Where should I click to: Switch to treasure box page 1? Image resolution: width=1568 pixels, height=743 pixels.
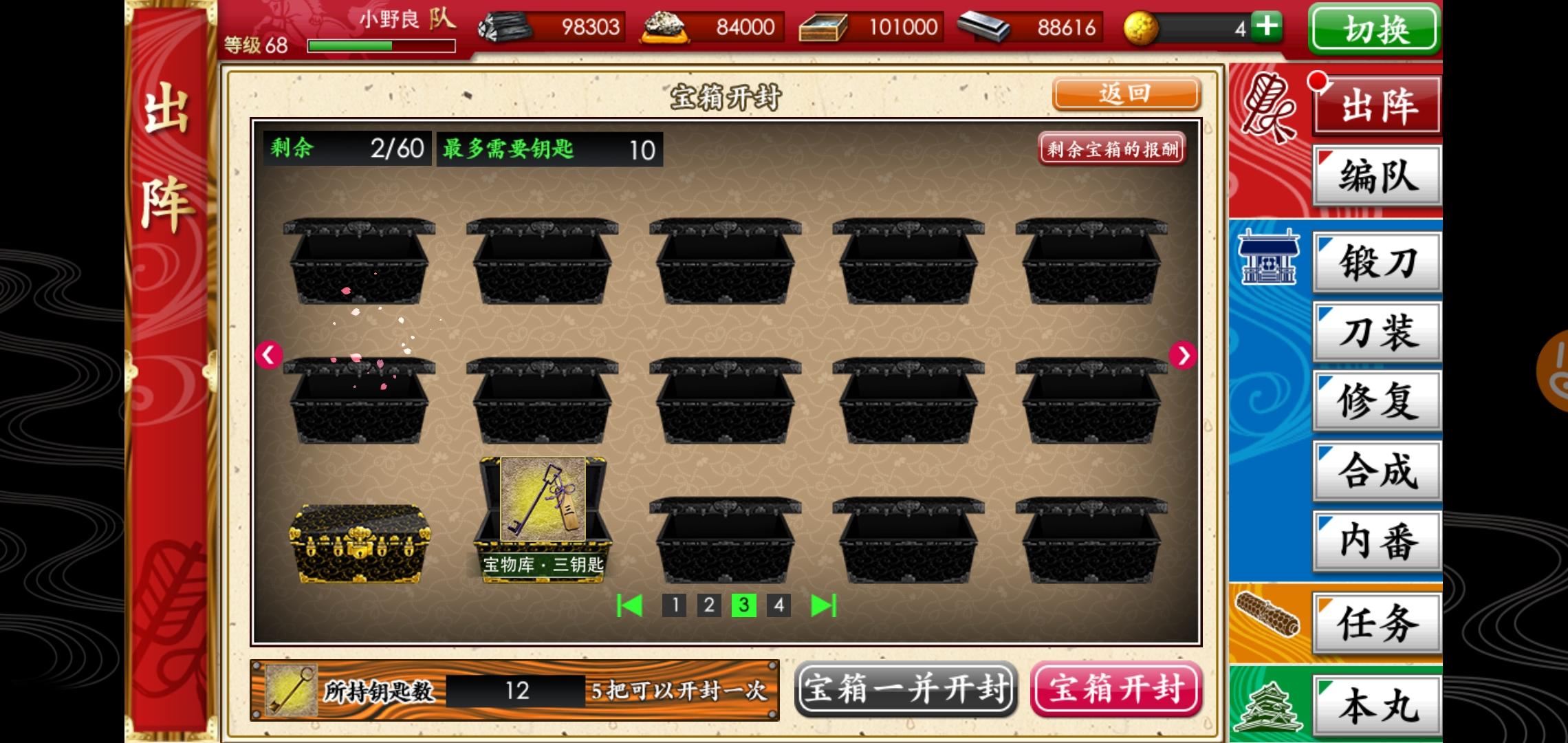pyautogui.click(x=675, y=607)
